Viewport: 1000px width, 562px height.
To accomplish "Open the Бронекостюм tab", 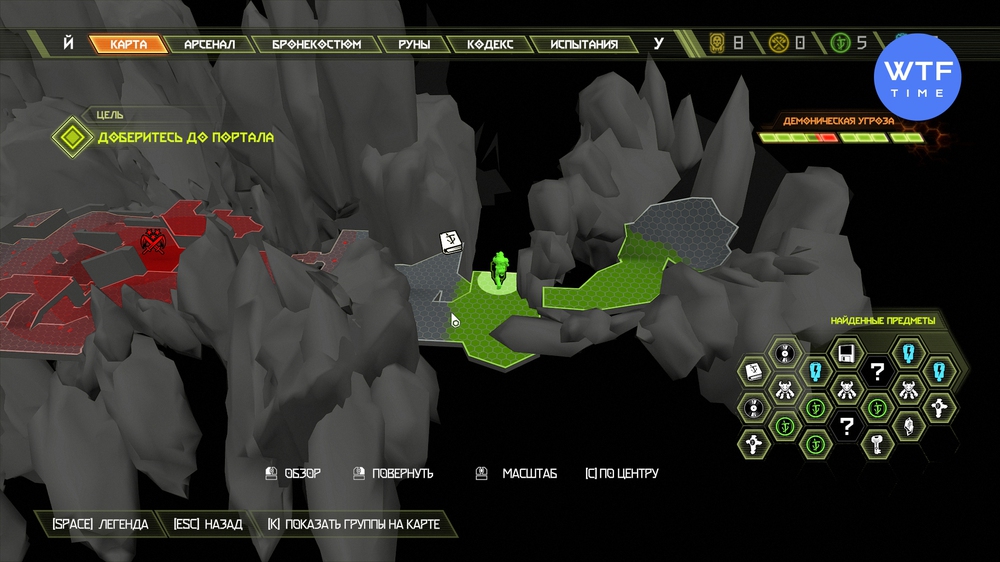I will click(316, 44).
